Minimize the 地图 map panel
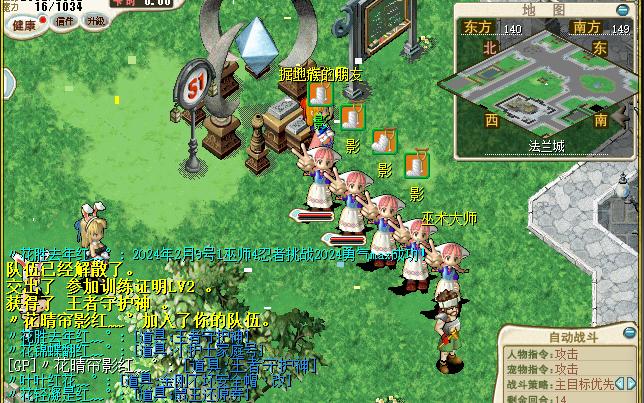 click(621, 10)
